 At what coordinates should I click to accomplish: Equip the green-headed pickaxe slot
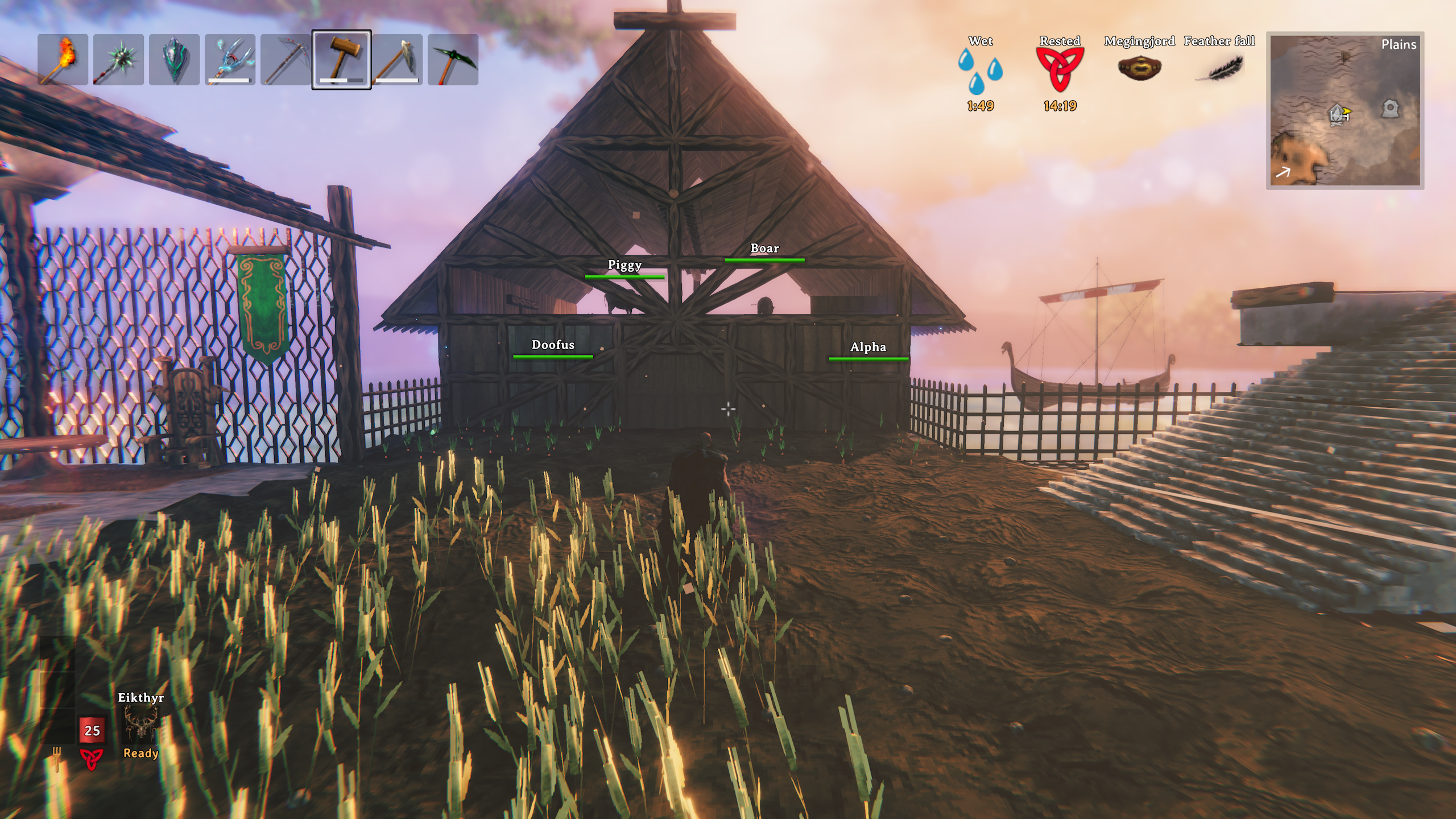pos(453,60)
